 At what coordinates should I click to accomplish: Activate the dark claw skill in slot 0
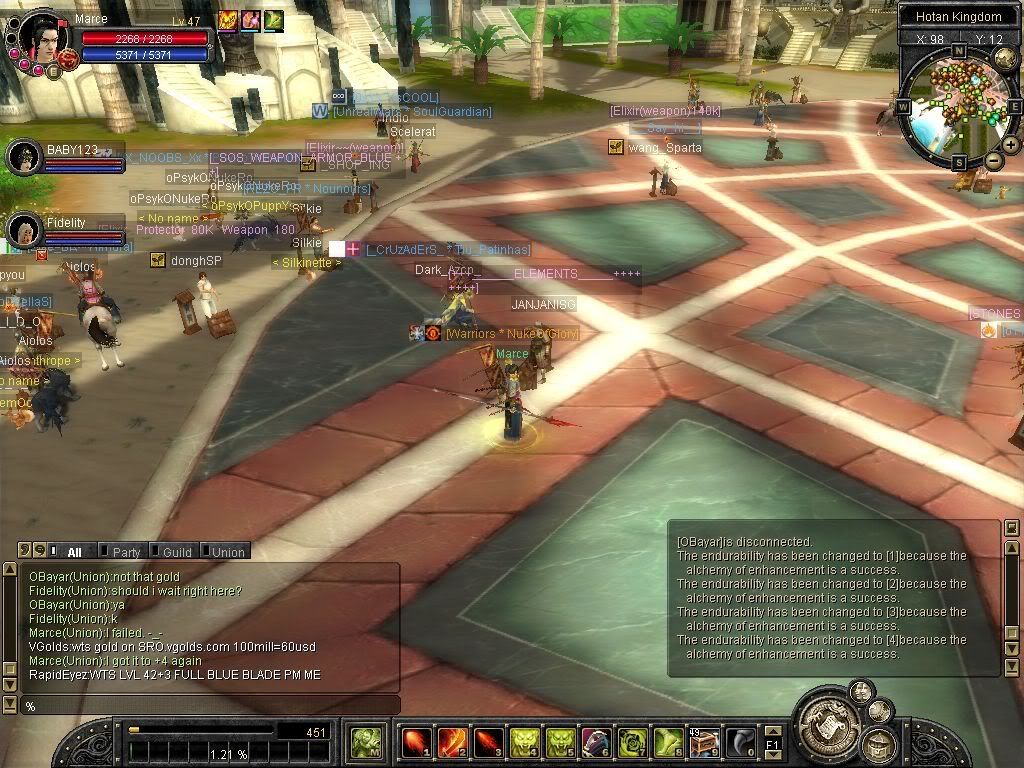tap(740, 742)
